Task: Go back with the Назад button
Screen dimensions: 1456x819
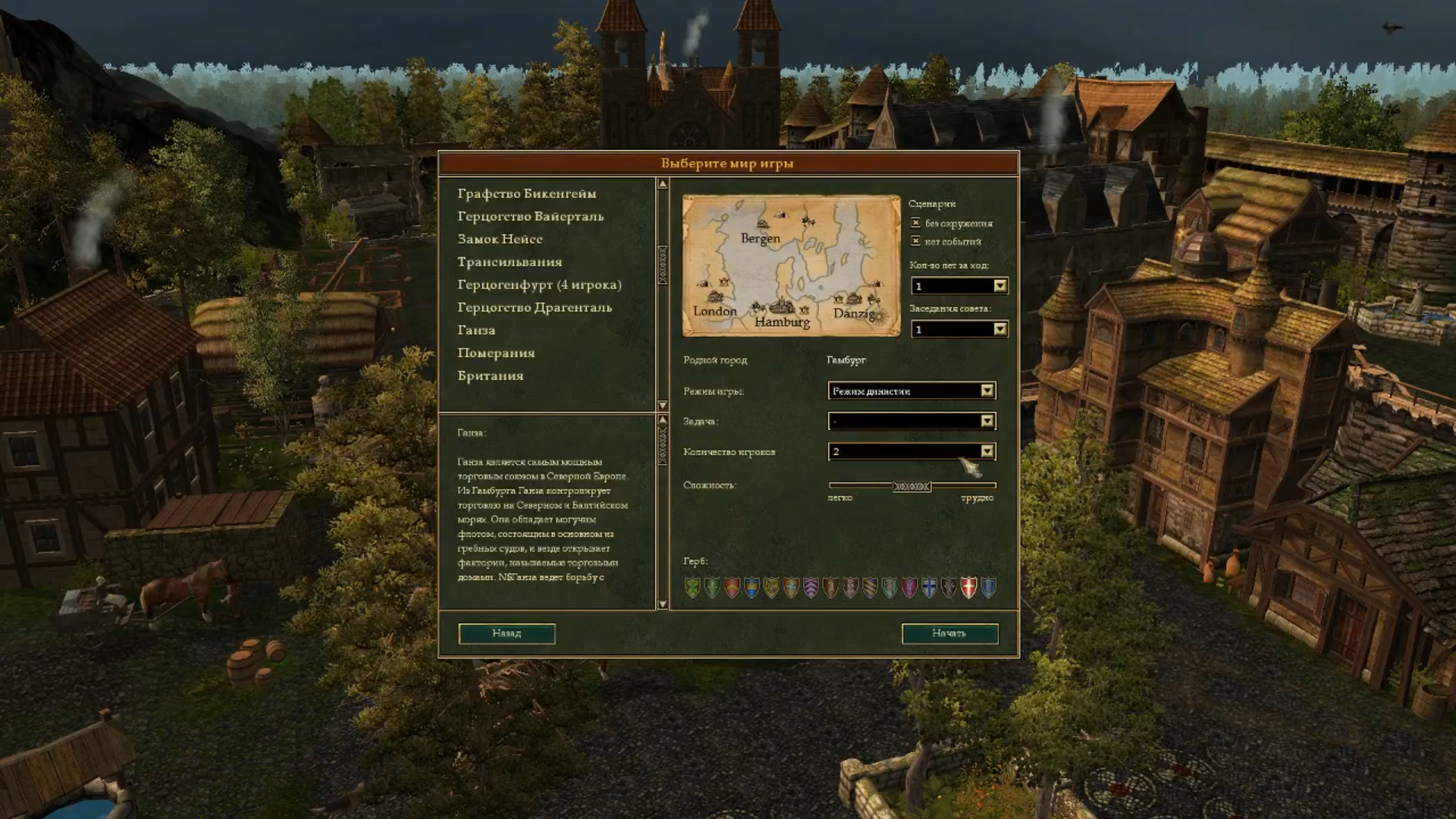Action: (x=507, y=633)
